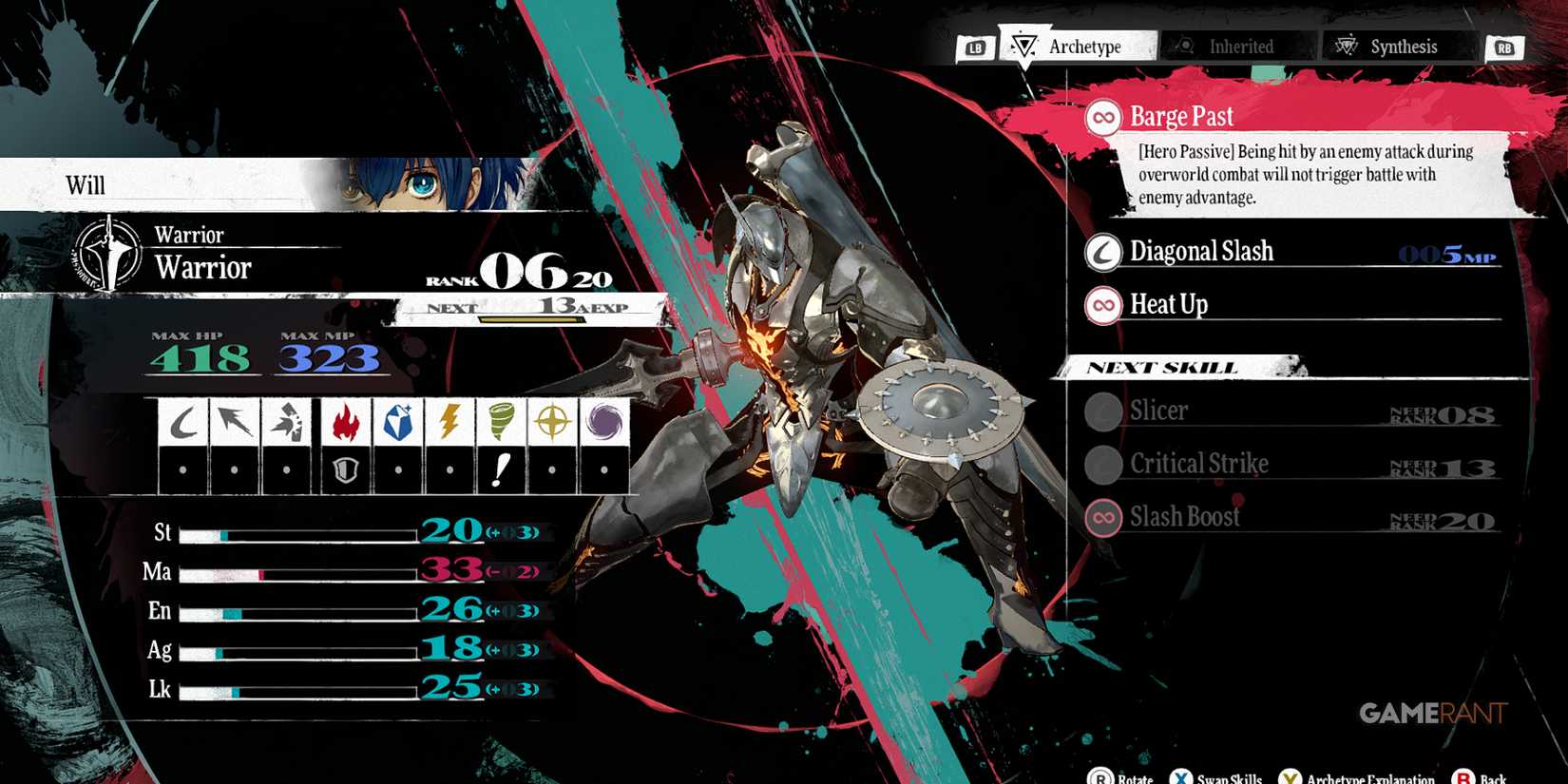Click the electric element icon

[450, 421]
